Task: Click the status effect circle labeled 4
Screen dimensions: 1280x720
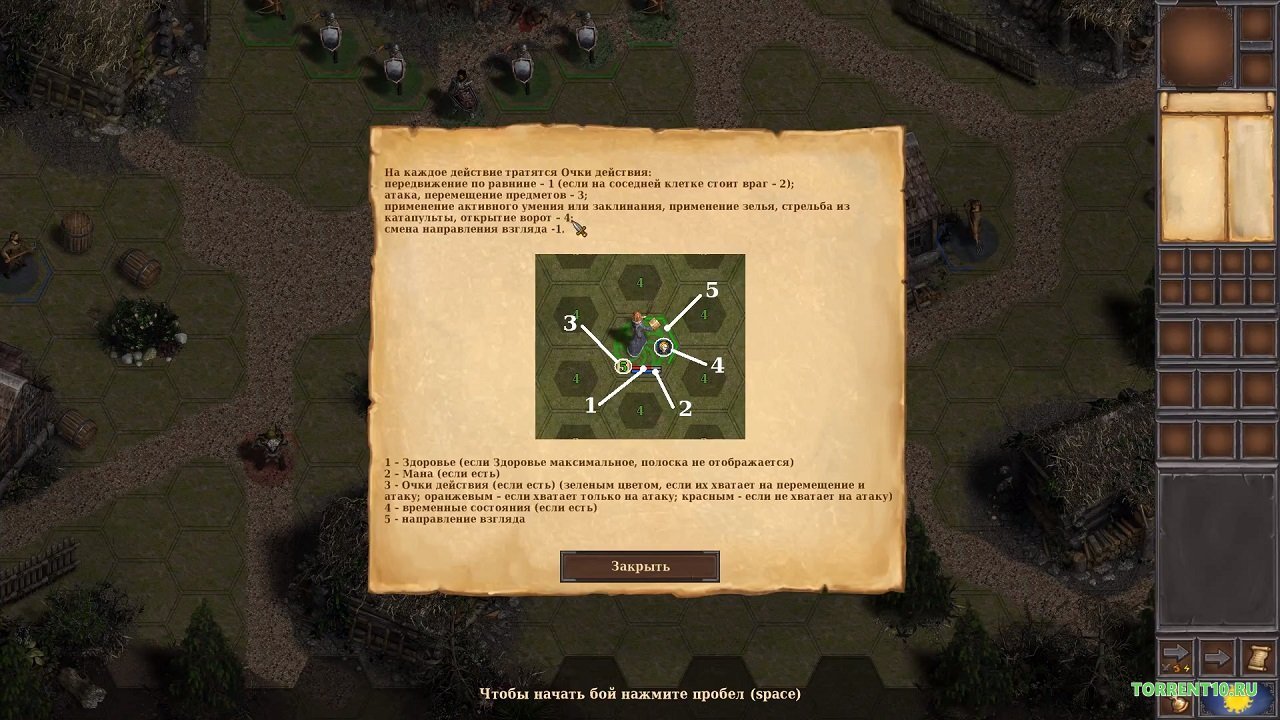Action: 663,347
